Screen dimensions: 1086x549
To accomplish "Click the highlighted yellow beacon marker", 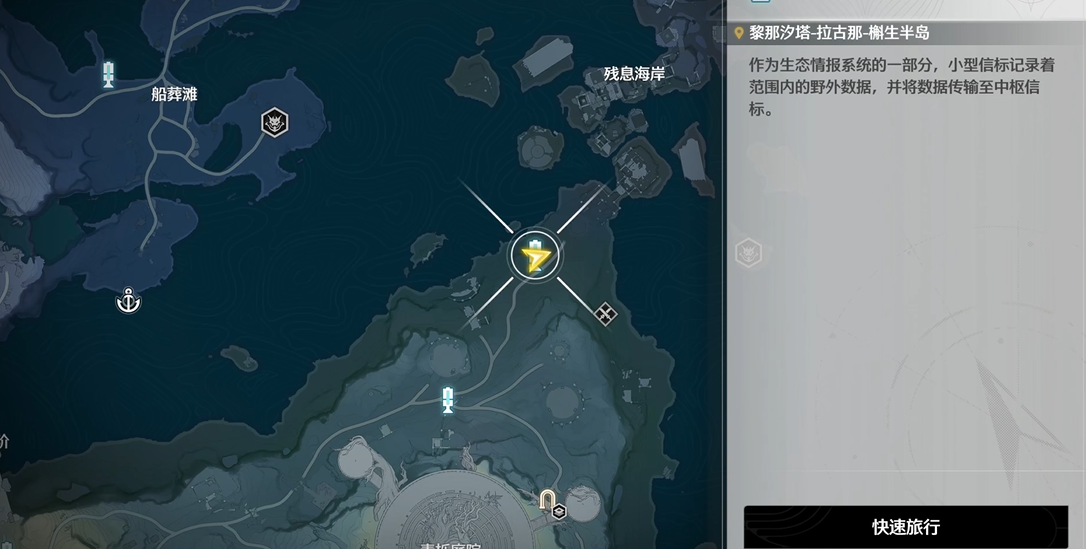I will (535, 257).
